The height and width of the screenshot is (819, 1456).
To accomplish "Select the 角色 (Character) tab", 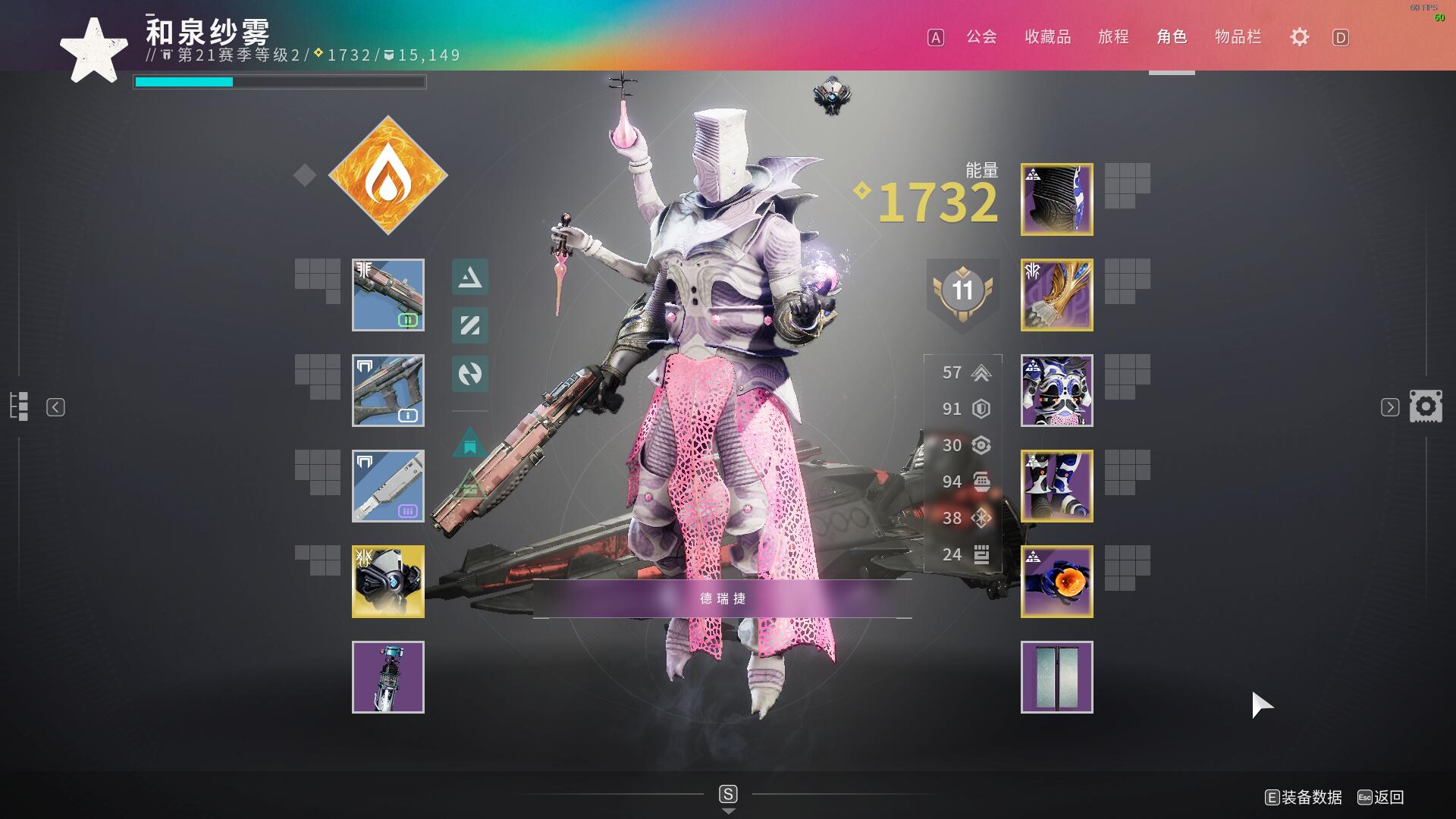I will point(1172,37).
